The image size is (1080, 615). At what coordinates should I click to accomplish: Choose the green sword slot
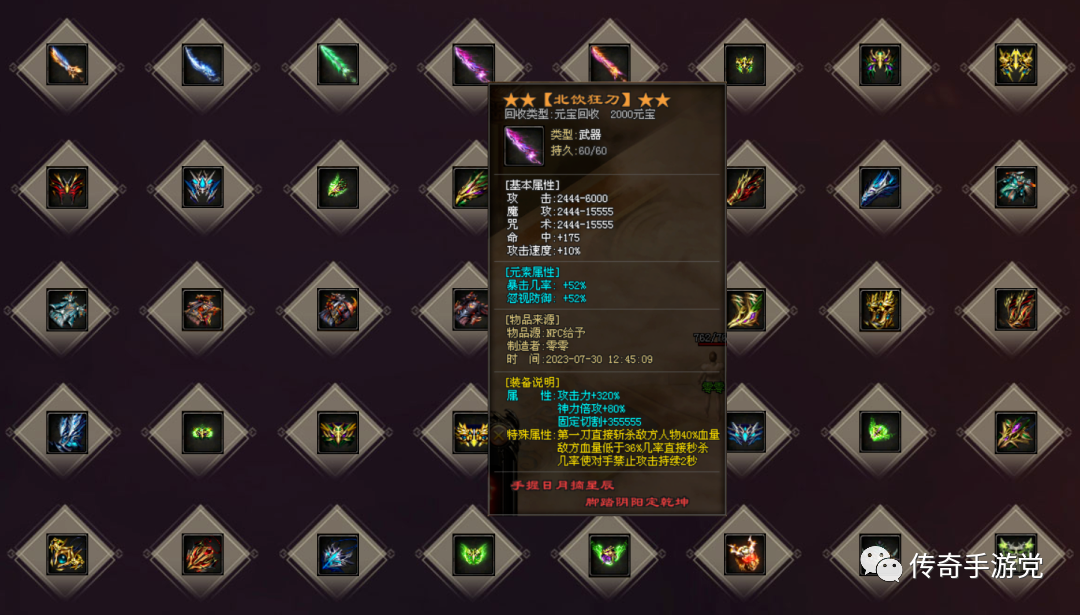click(338, 65)
